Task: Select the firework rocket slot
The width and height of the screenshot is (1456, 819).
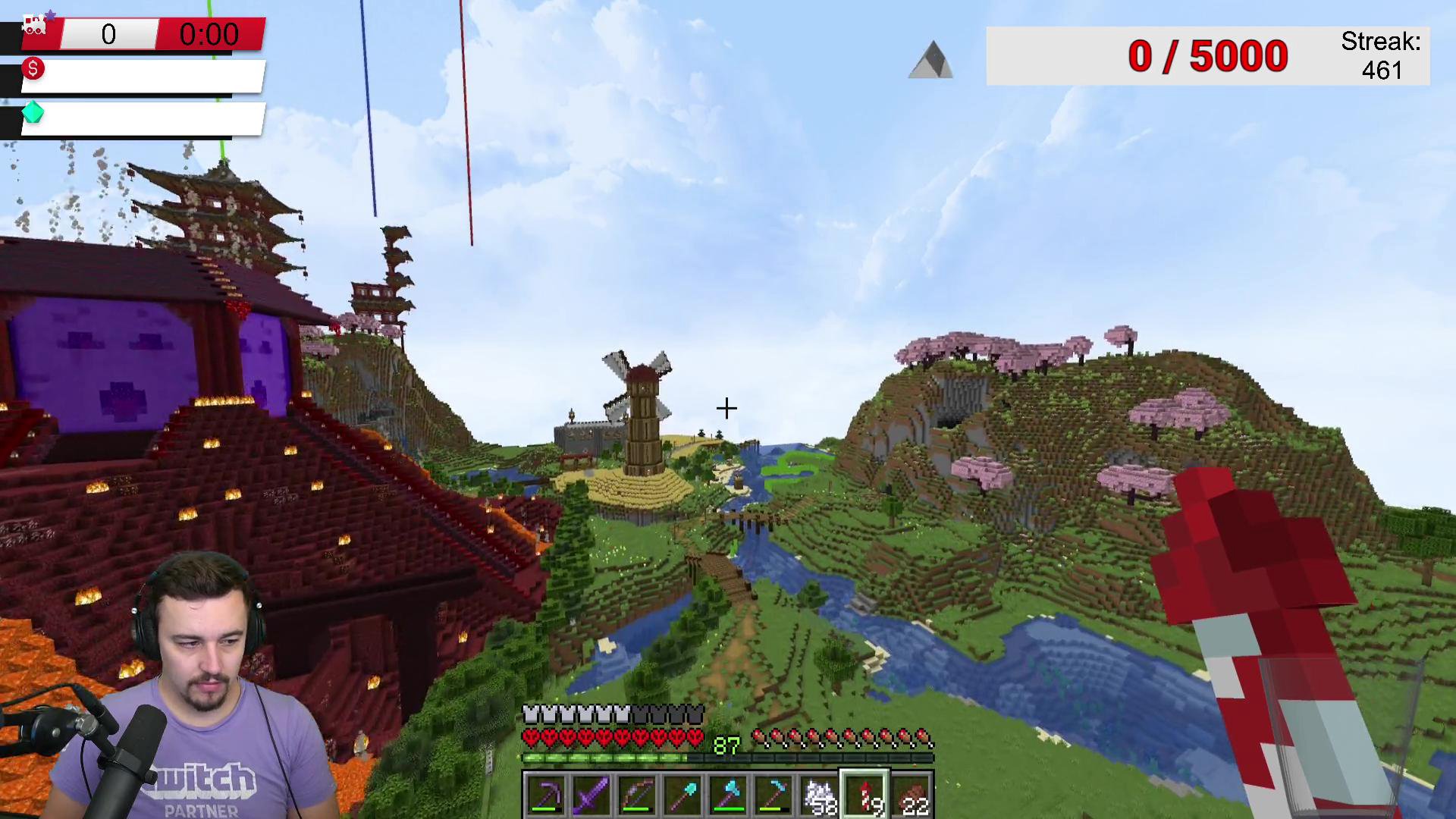Action: (x=865, y=795)
